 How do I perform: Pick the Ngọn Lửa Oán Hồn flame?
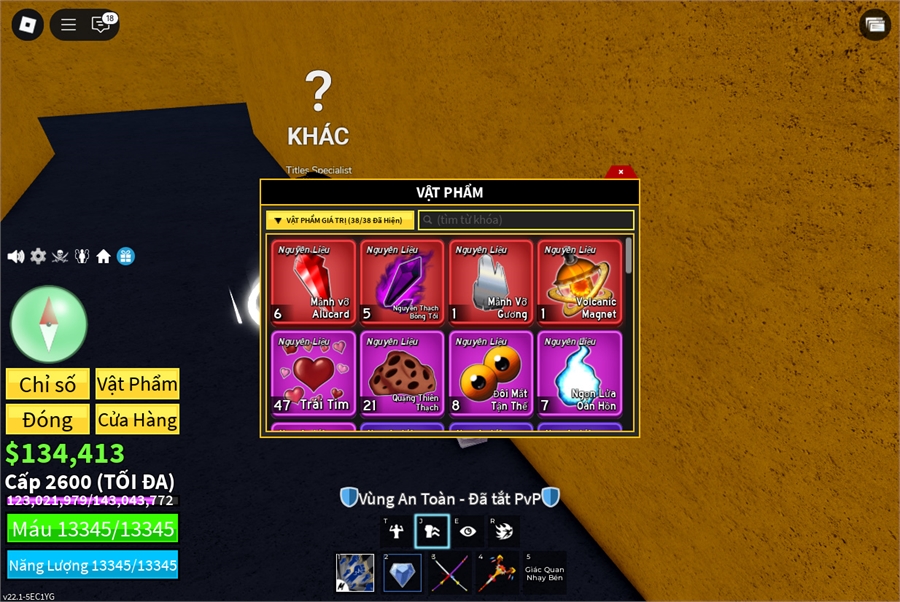coord(579,373)
